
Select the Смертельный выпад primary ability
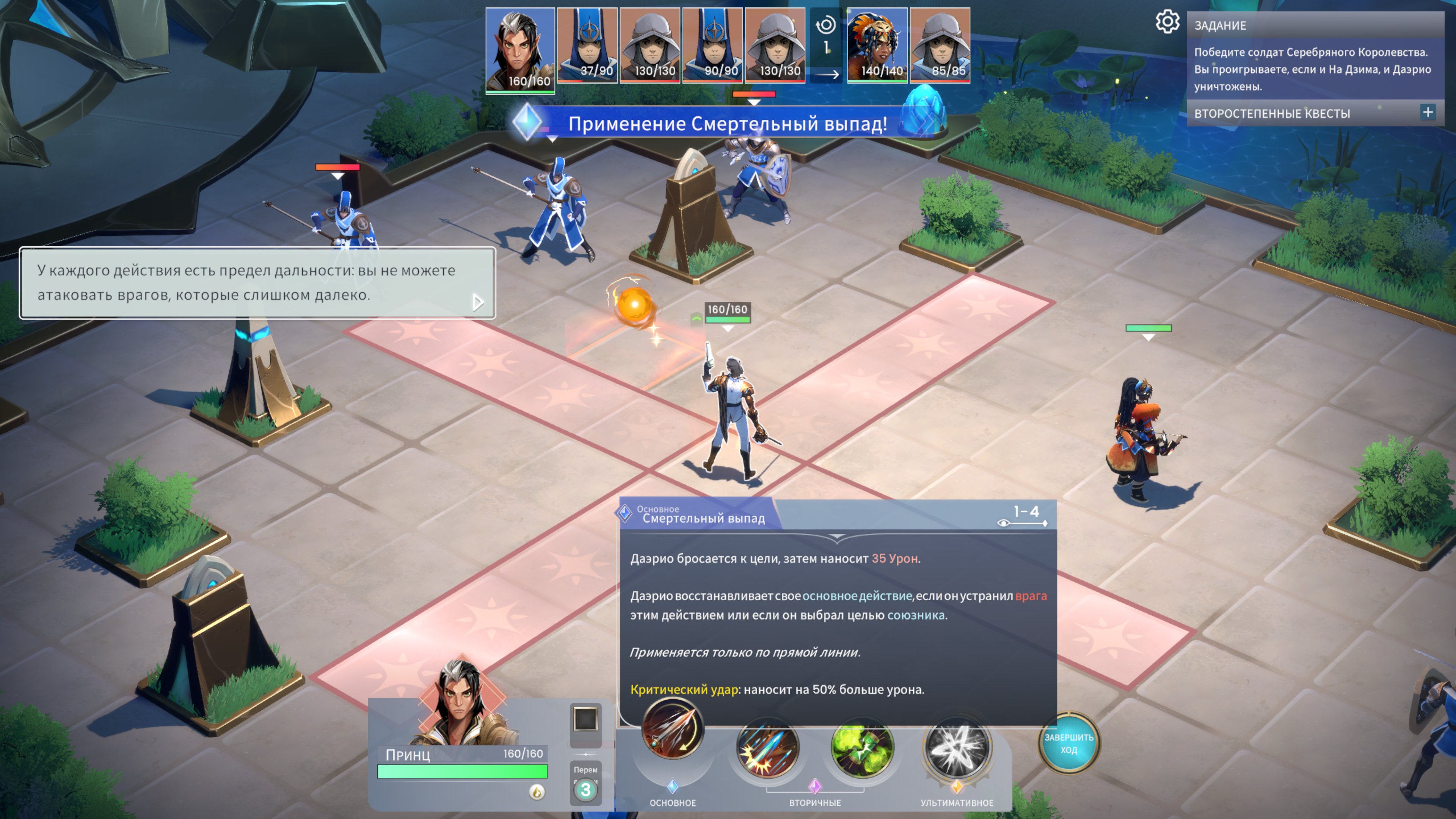click(672, 728)
